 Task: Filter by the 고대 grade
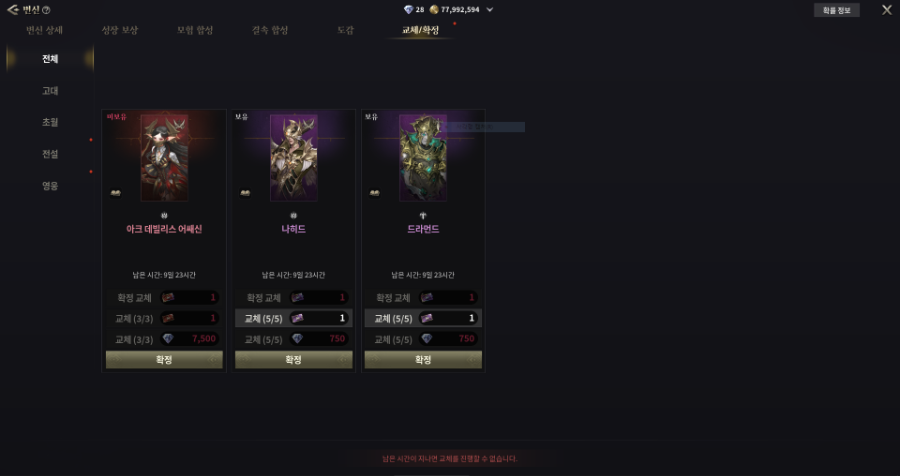pyautogui.click(x=50, y=91)
